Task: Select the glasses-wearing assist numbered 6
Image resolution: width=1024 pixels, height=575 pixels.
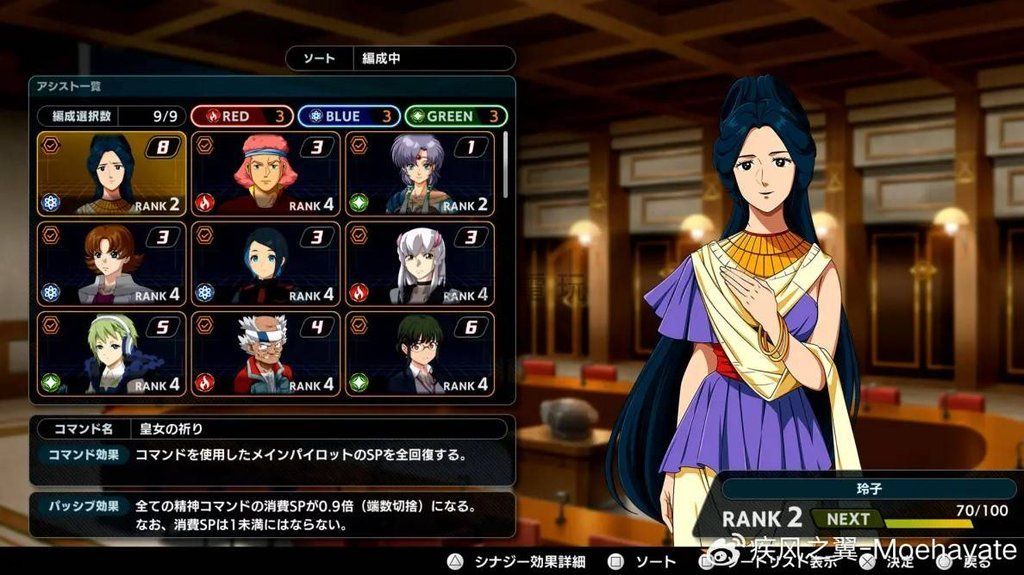Action: tap(419, 353)
